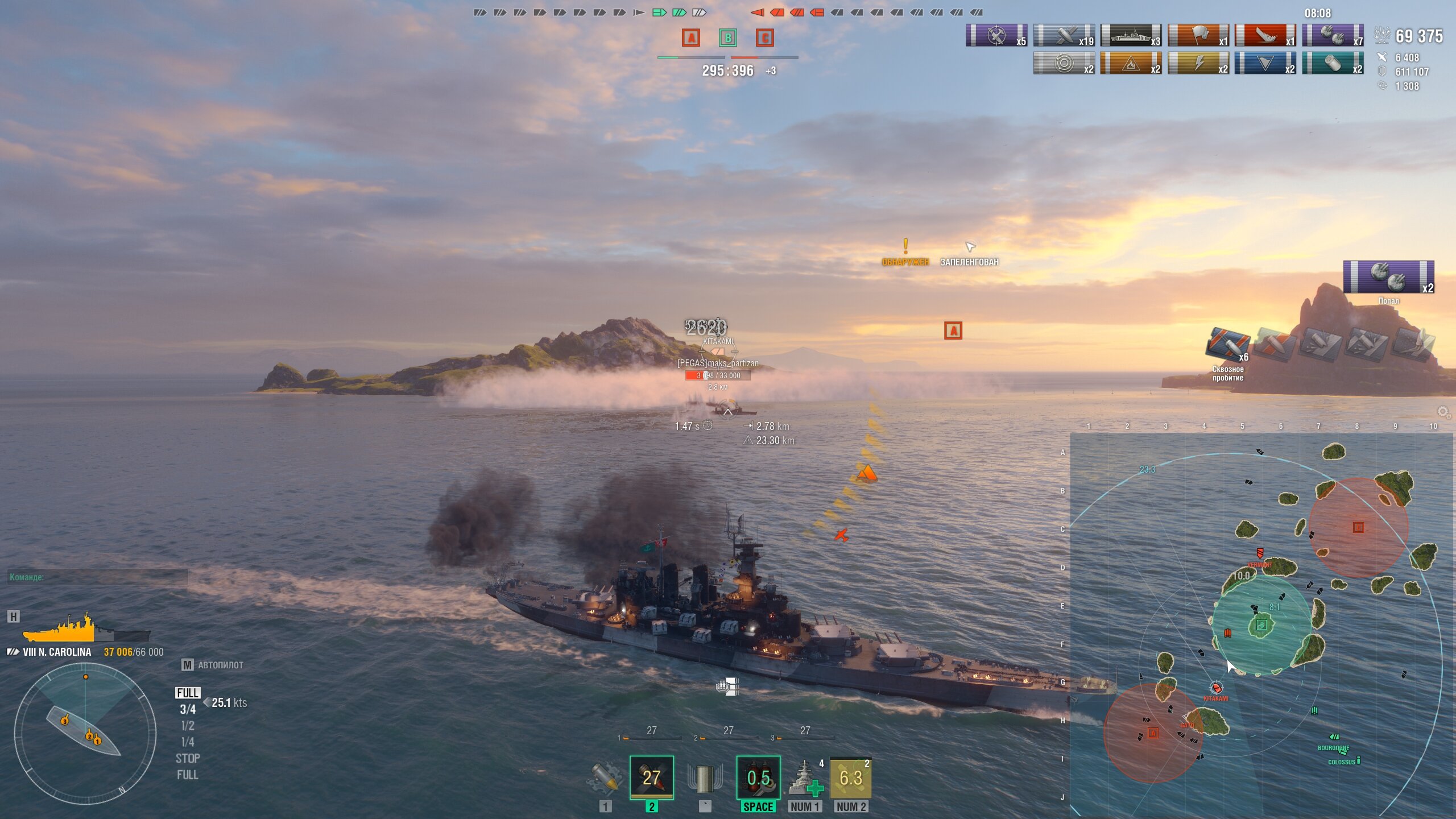Set engine telegraph to 3/4 speed
The height and width of the screenshot is (819, 1456).
[188, 709]
